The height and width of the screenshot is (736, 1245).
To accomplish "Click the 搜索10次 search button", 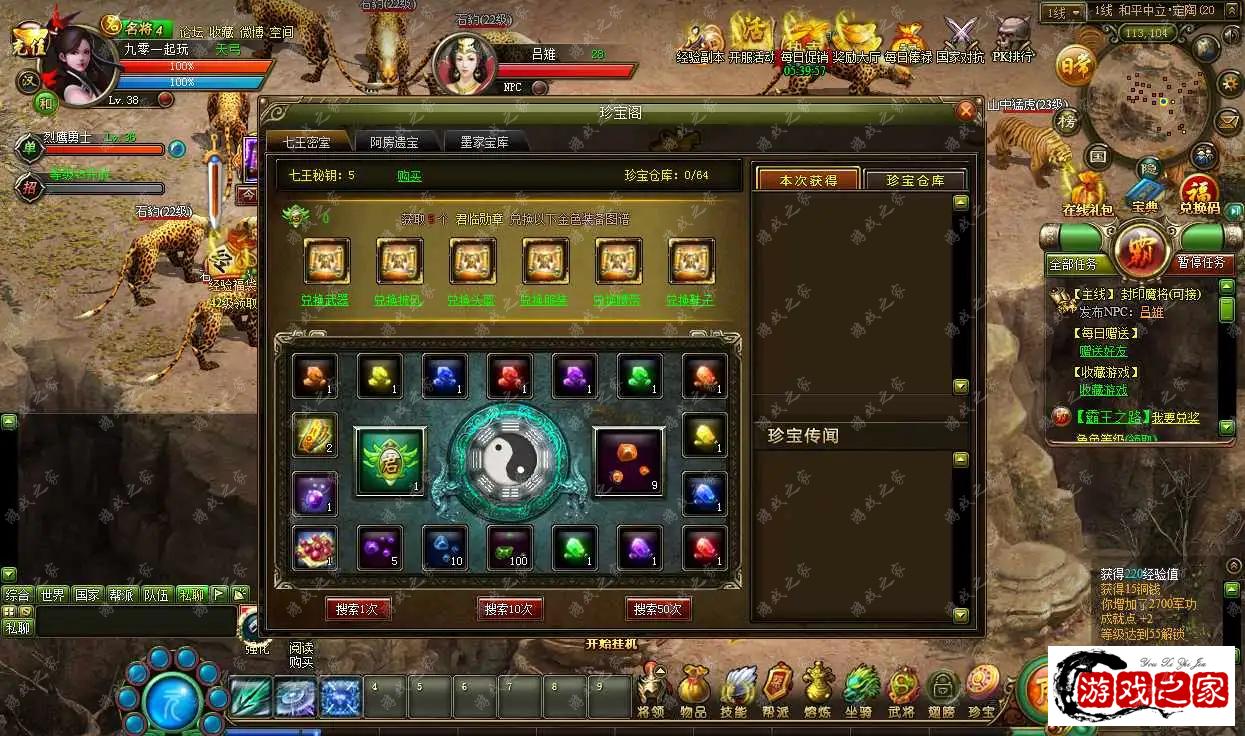I will pyautogui.click(x=509, y=608).
